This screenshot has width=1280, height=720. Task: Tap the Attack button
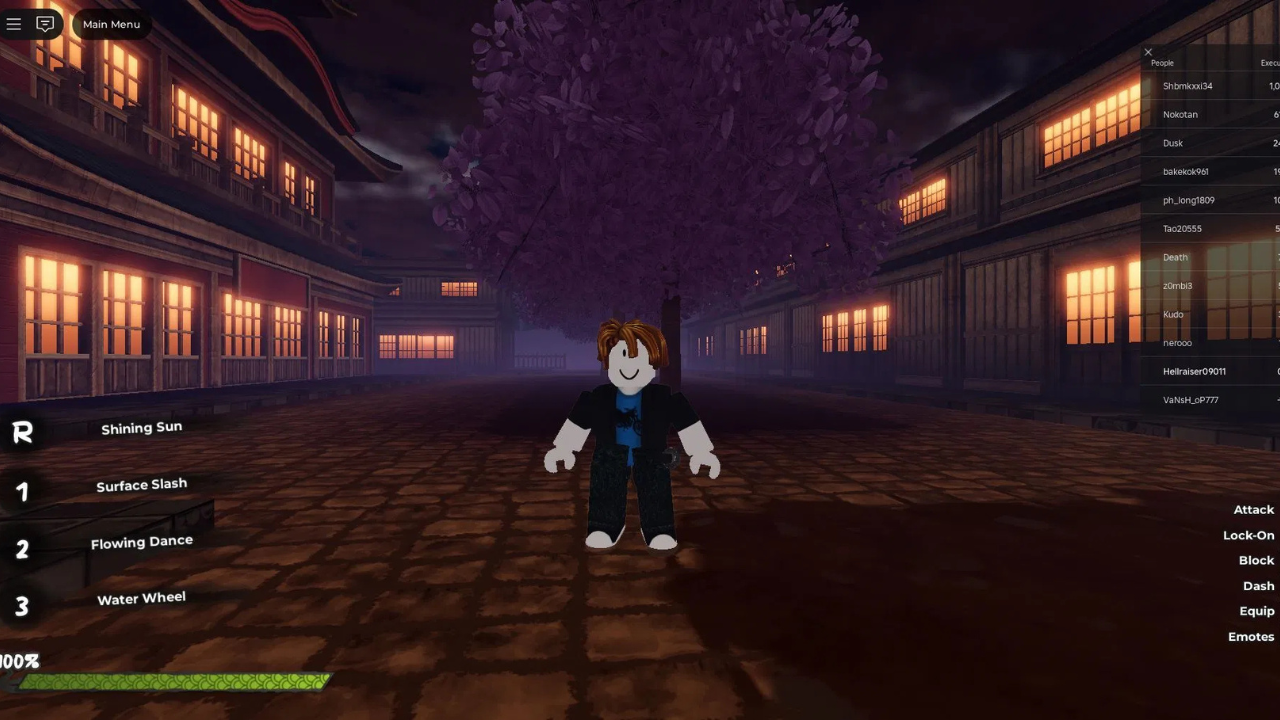pyautogui.click(x=1253, y=510)
